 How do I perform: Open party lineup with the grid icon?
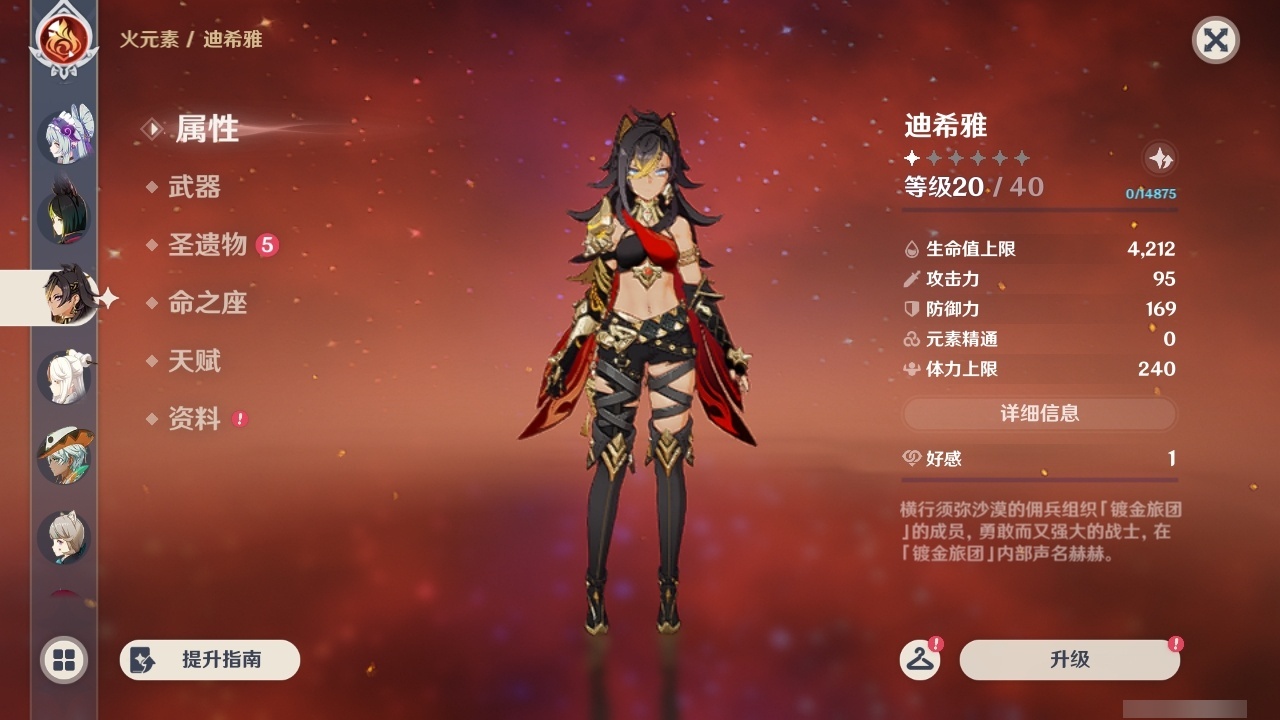pyautogui.click(x=62, y=661)
